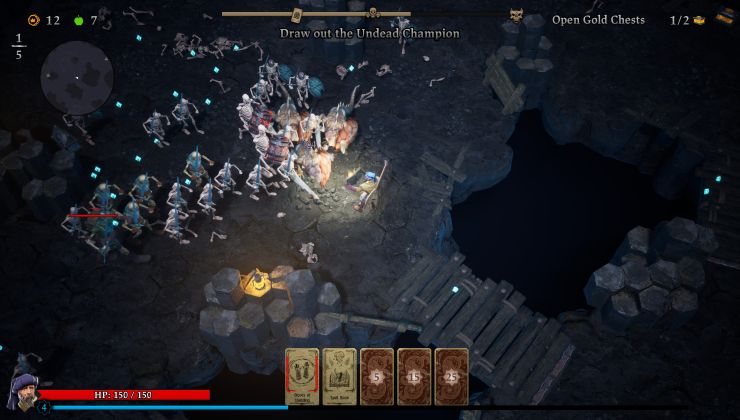Choose the Spell Book card

[339, 376]
